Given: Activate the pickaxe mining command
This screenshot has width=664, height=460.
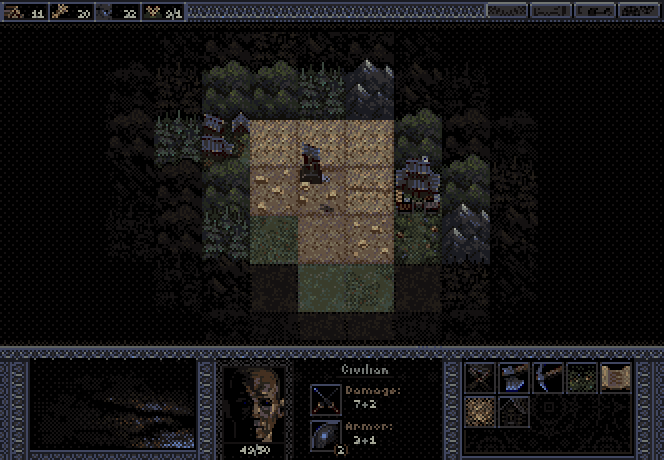Looking at the screenshot, I should tap(547, 377).
